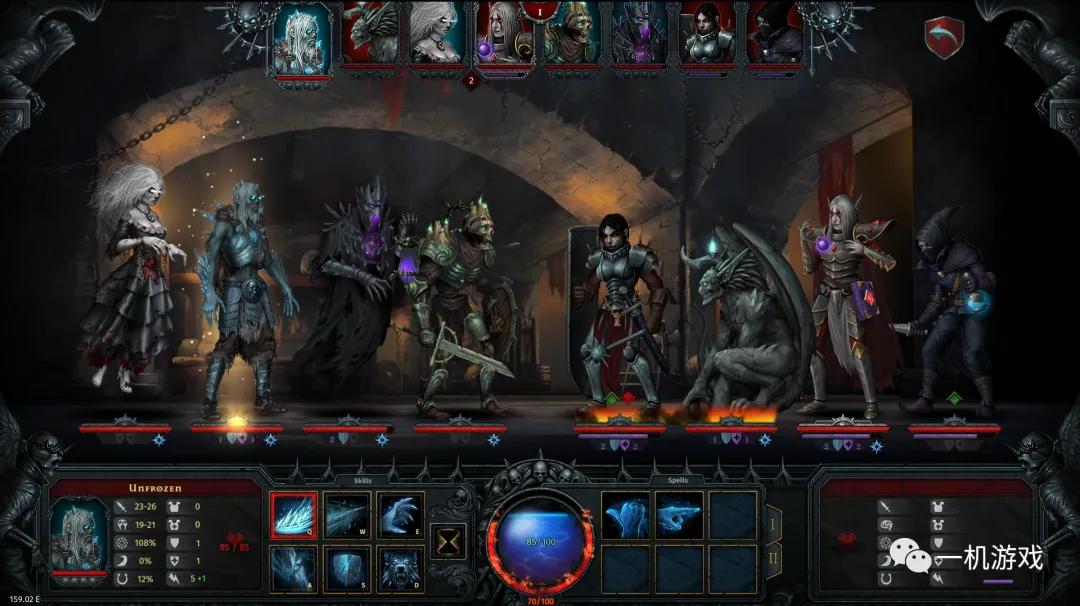The image size is (1080, 606).
Task: Select the dark-haired armored woman turn portrait
Action: [x=708, y=37]
